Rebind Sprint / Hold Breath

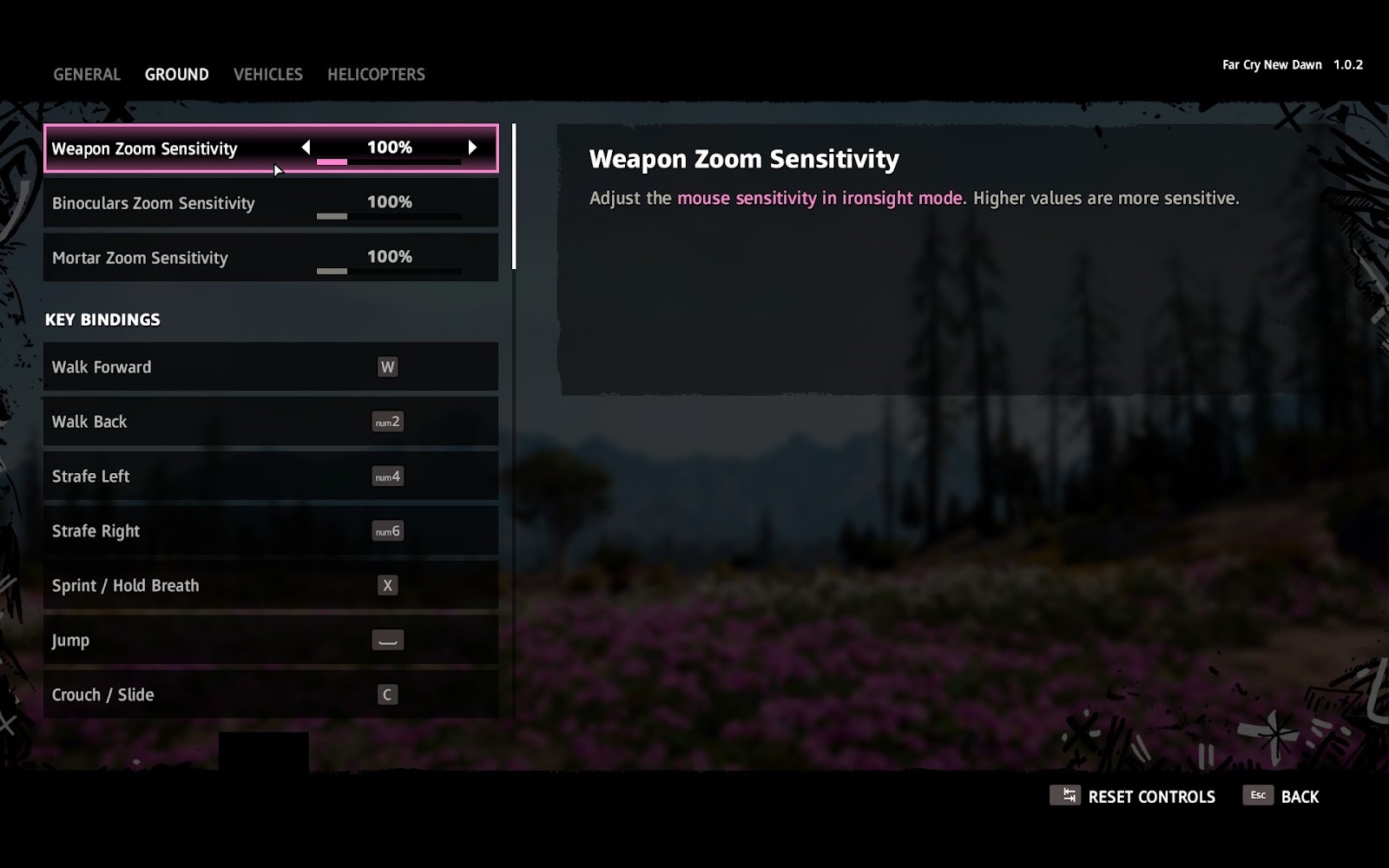[x=271, y=586]
